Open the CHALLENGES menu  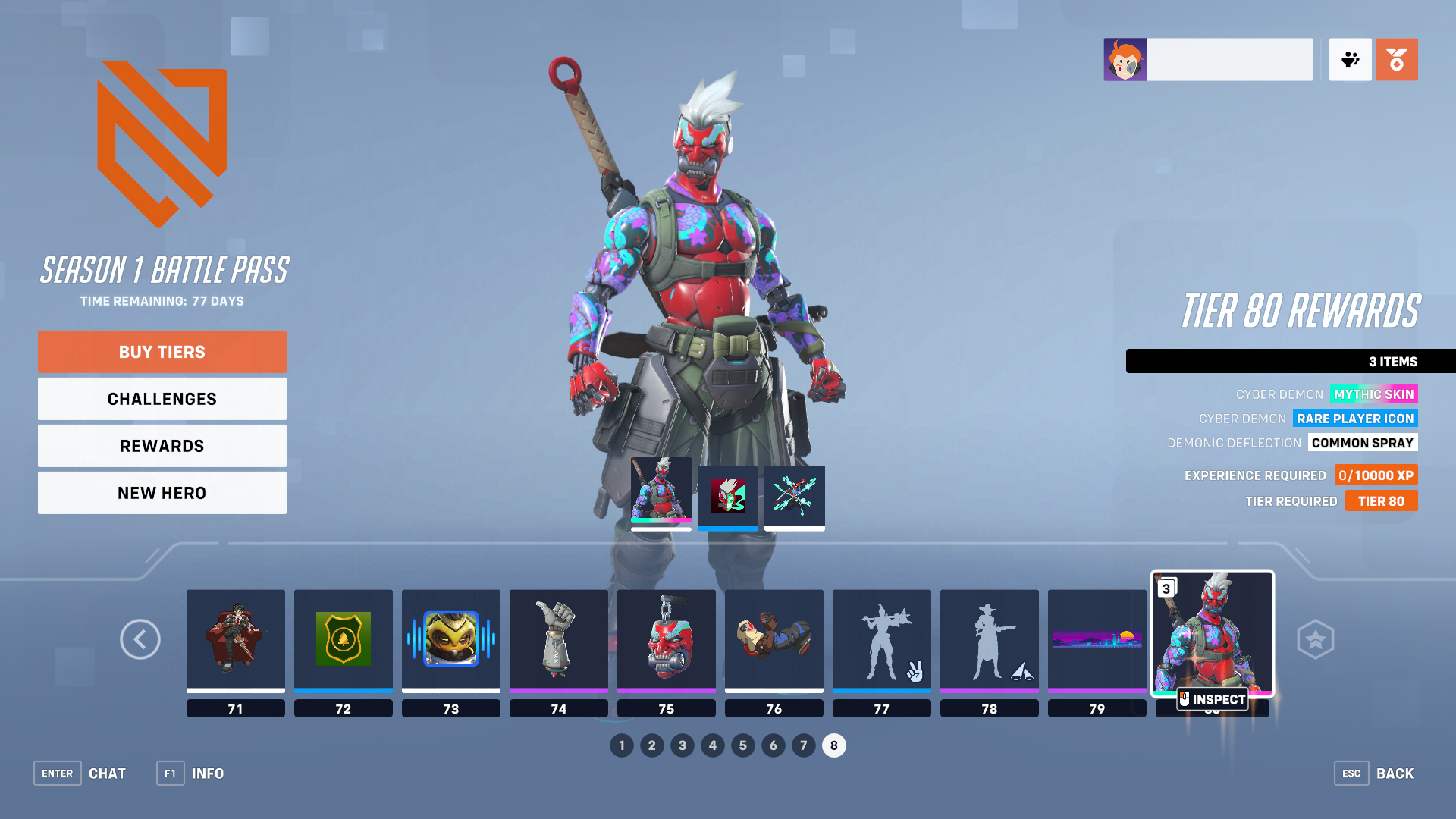coord(162,398)
